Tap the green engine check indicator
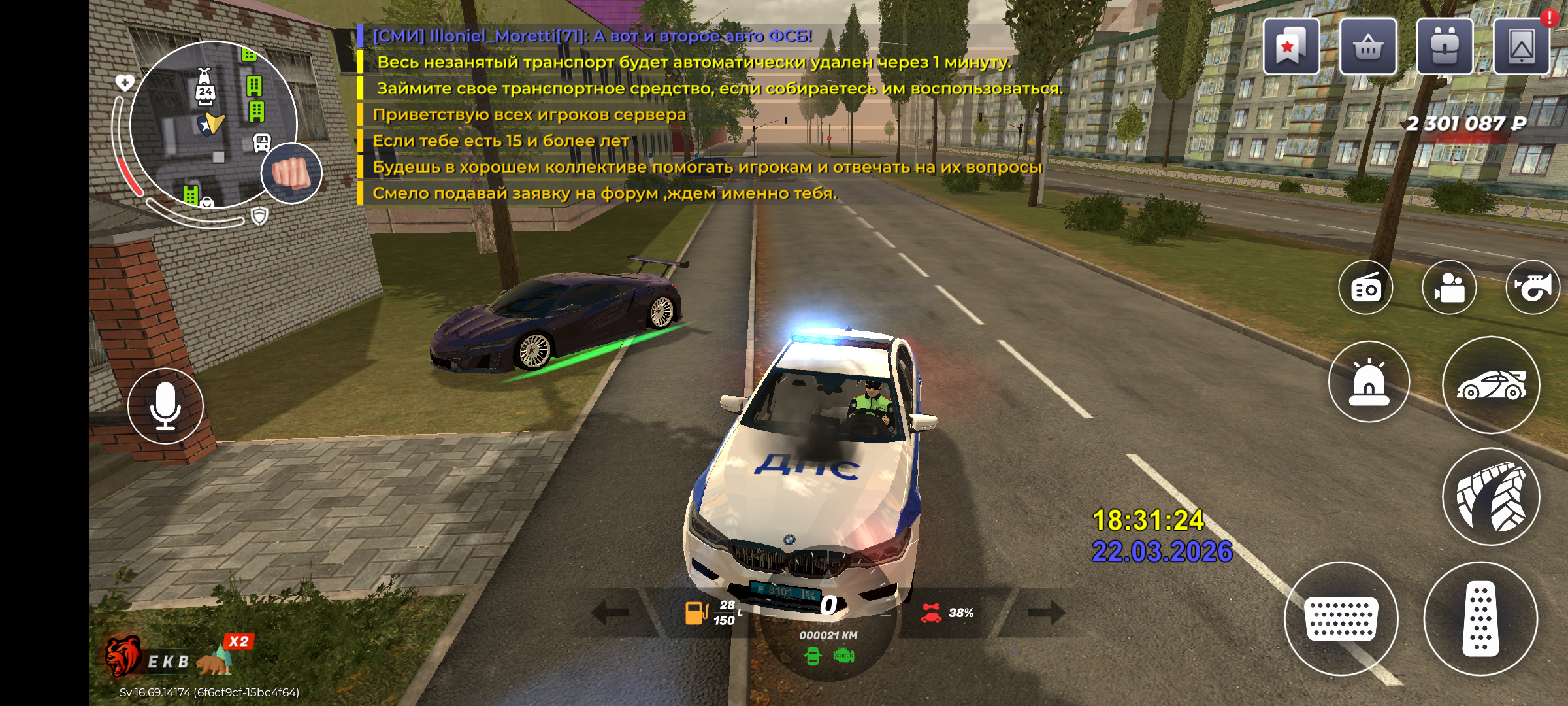1568x706 pixels. (844, 656)
